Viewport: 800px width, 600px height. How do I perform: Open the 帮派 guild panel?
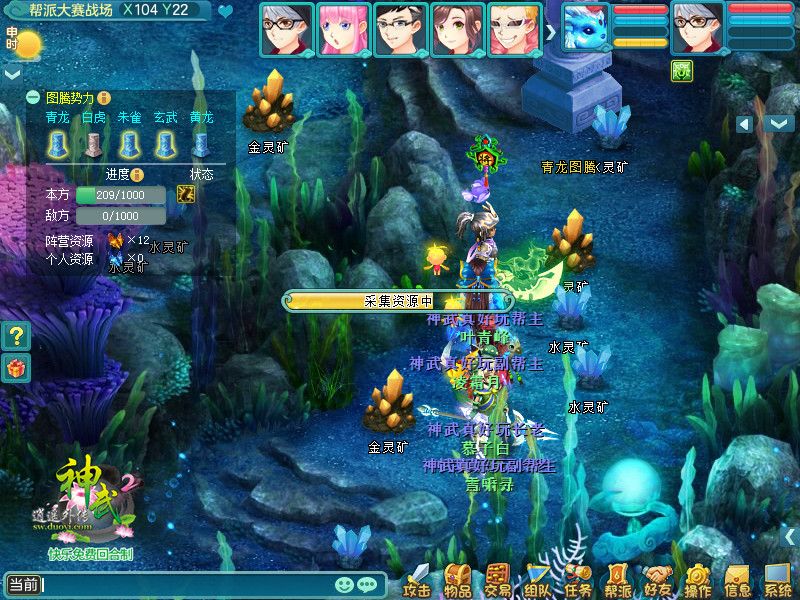coord(618,580)
